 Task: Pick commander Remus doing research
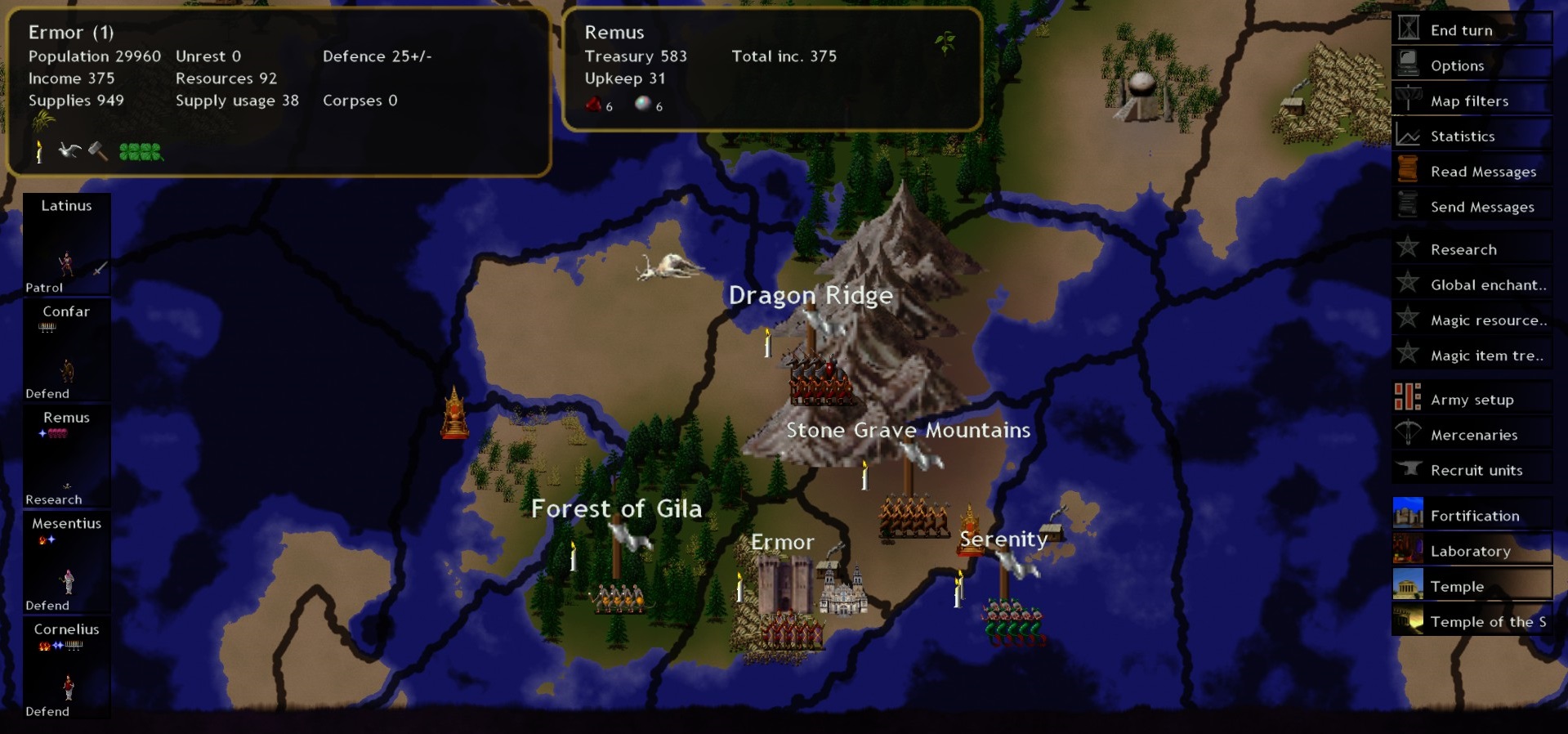coord(66,456)
